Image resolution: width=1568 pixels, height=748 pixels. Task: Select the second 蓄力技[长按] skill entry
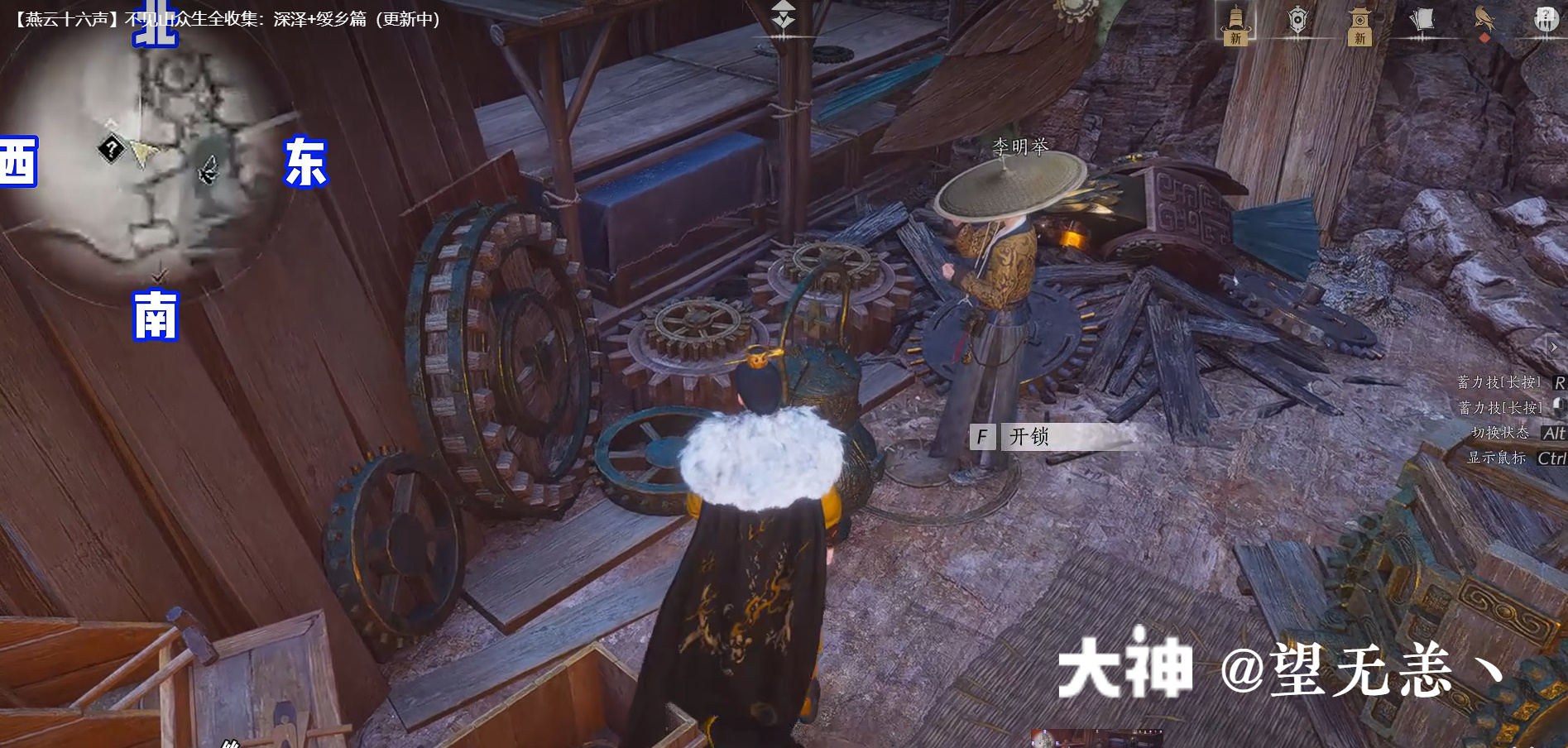[1500, 408]
